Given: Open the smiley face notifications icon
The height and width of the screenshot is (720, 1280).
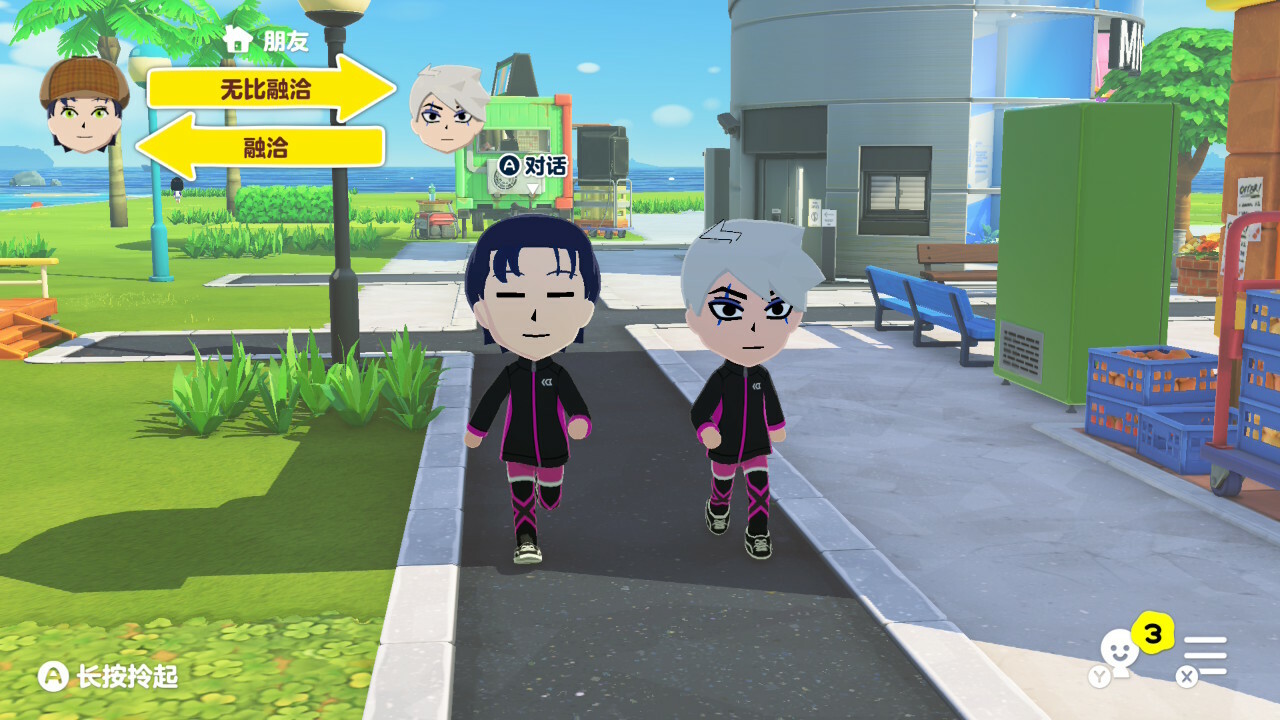Looking at the screenshot, I should pyautogui.click(x=1116, y=652).
